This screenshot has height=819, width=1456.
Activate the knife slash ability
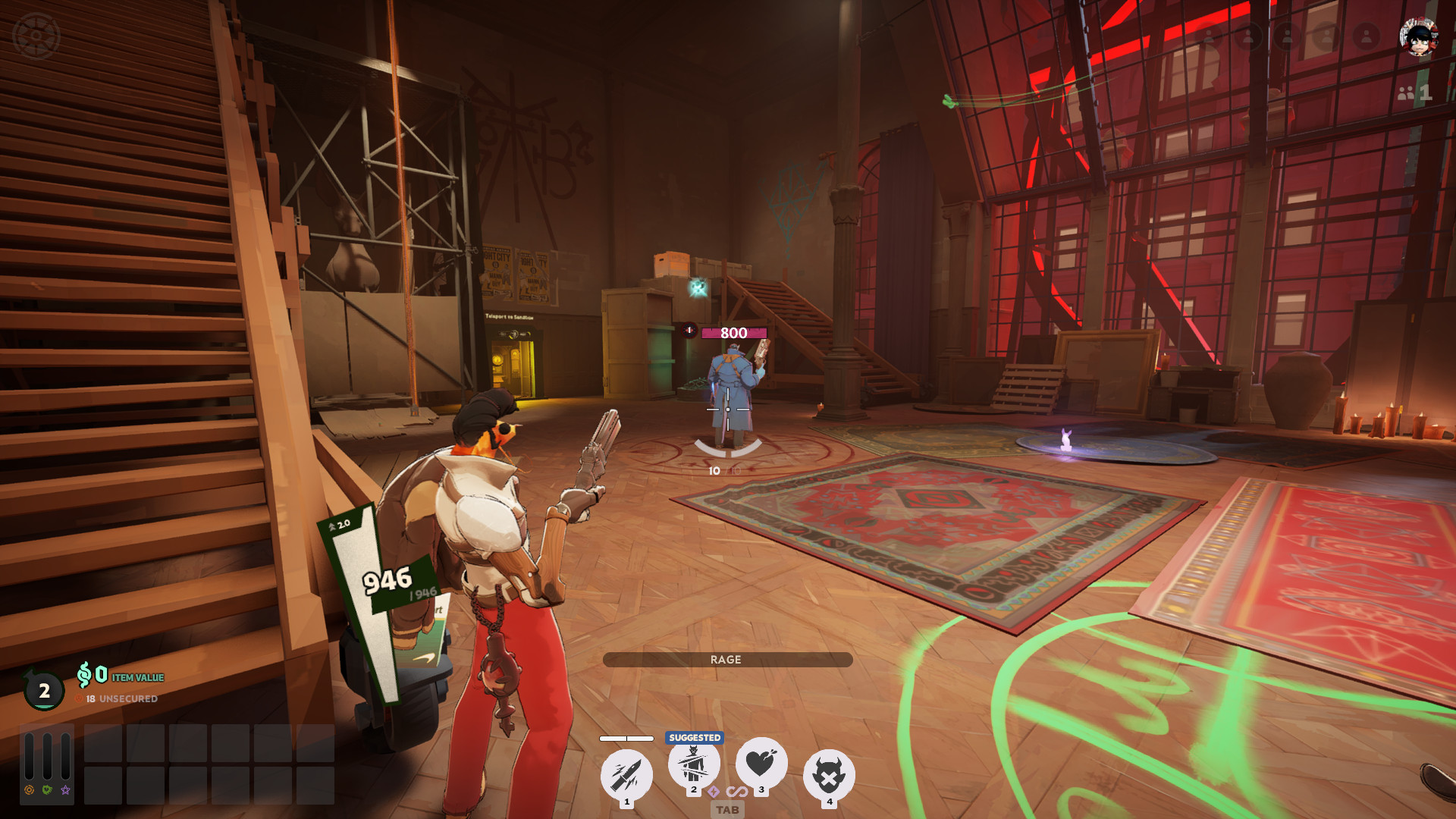coord(626,775)
